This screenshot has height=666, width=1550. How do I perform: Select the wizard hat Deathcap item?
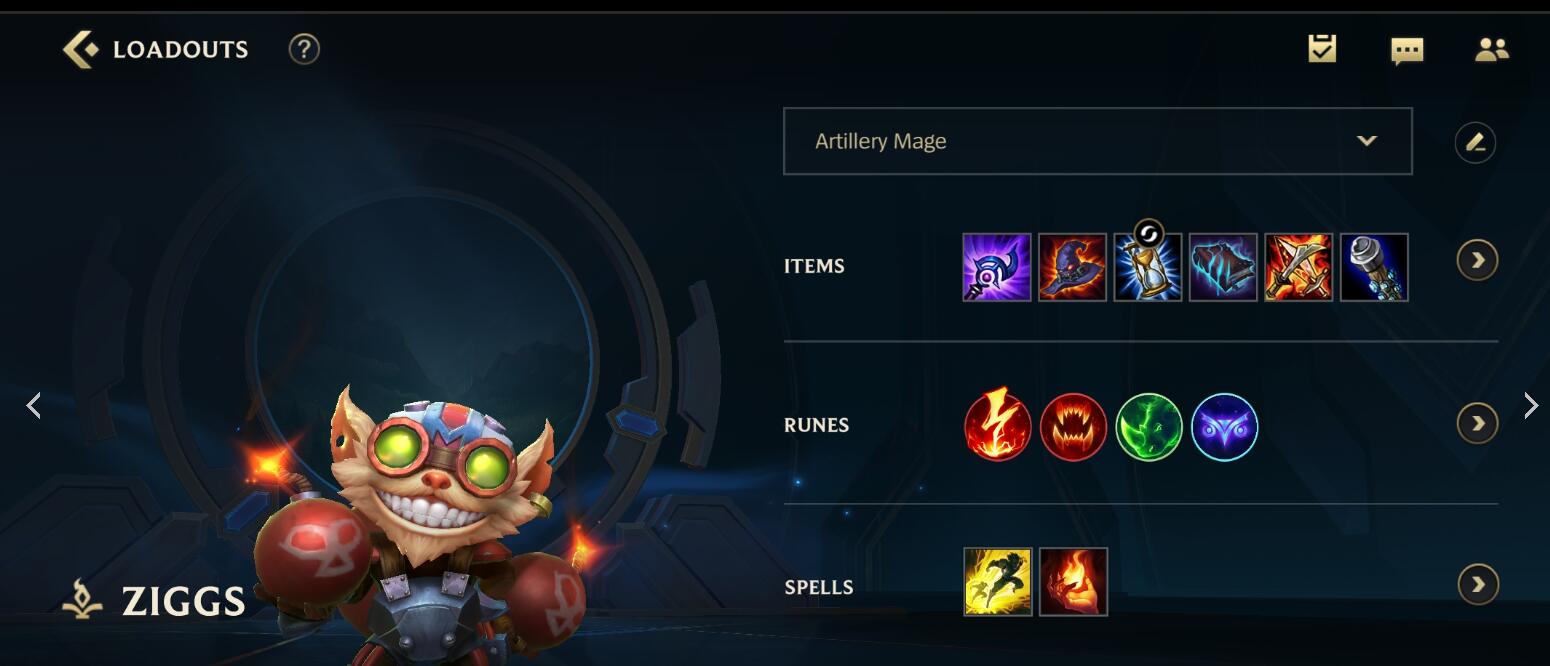click(x=1072, y=267)
